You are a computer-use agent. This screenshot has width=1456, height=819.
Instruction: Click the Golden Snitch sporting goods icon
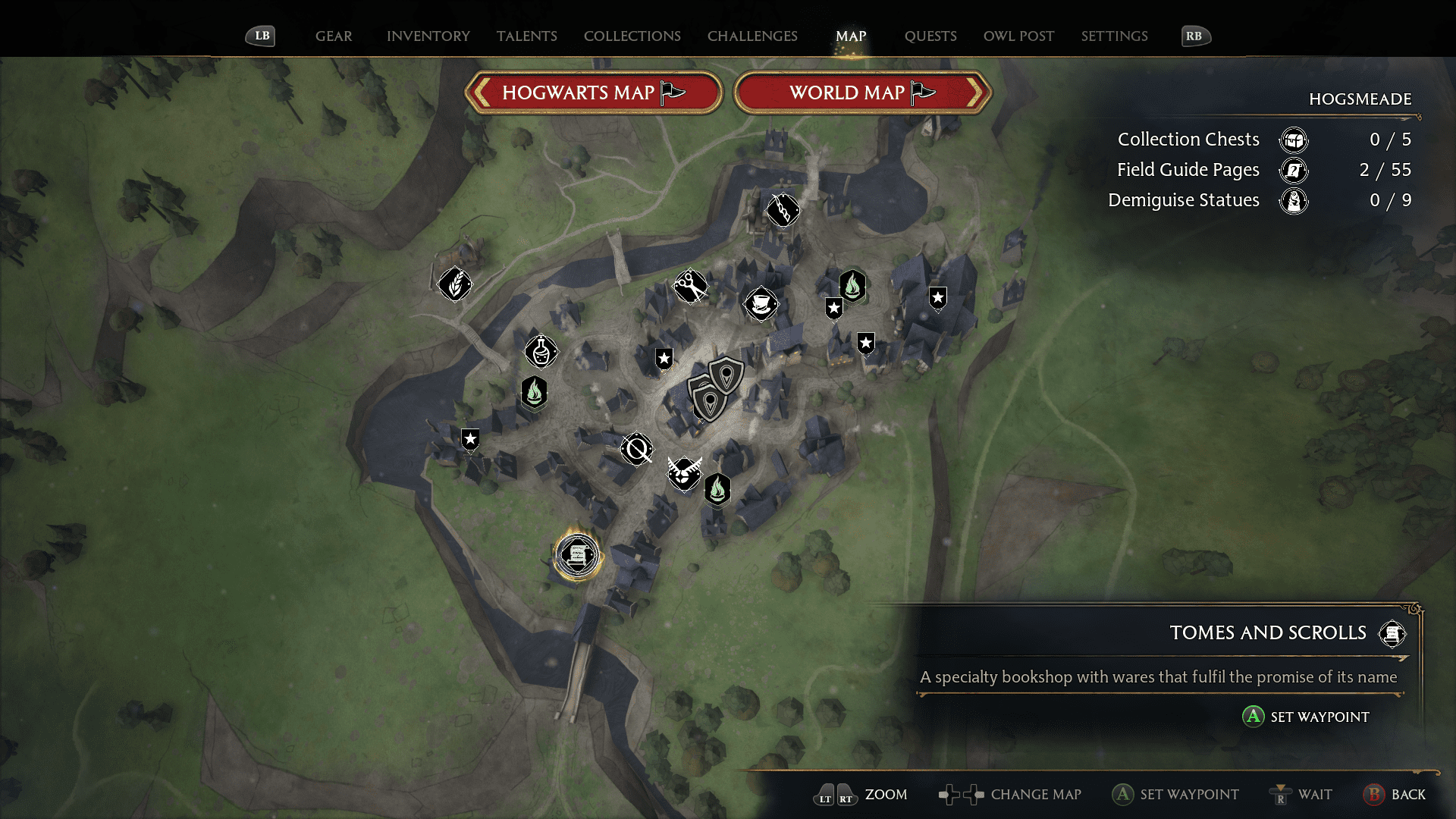tap(685, 474)
